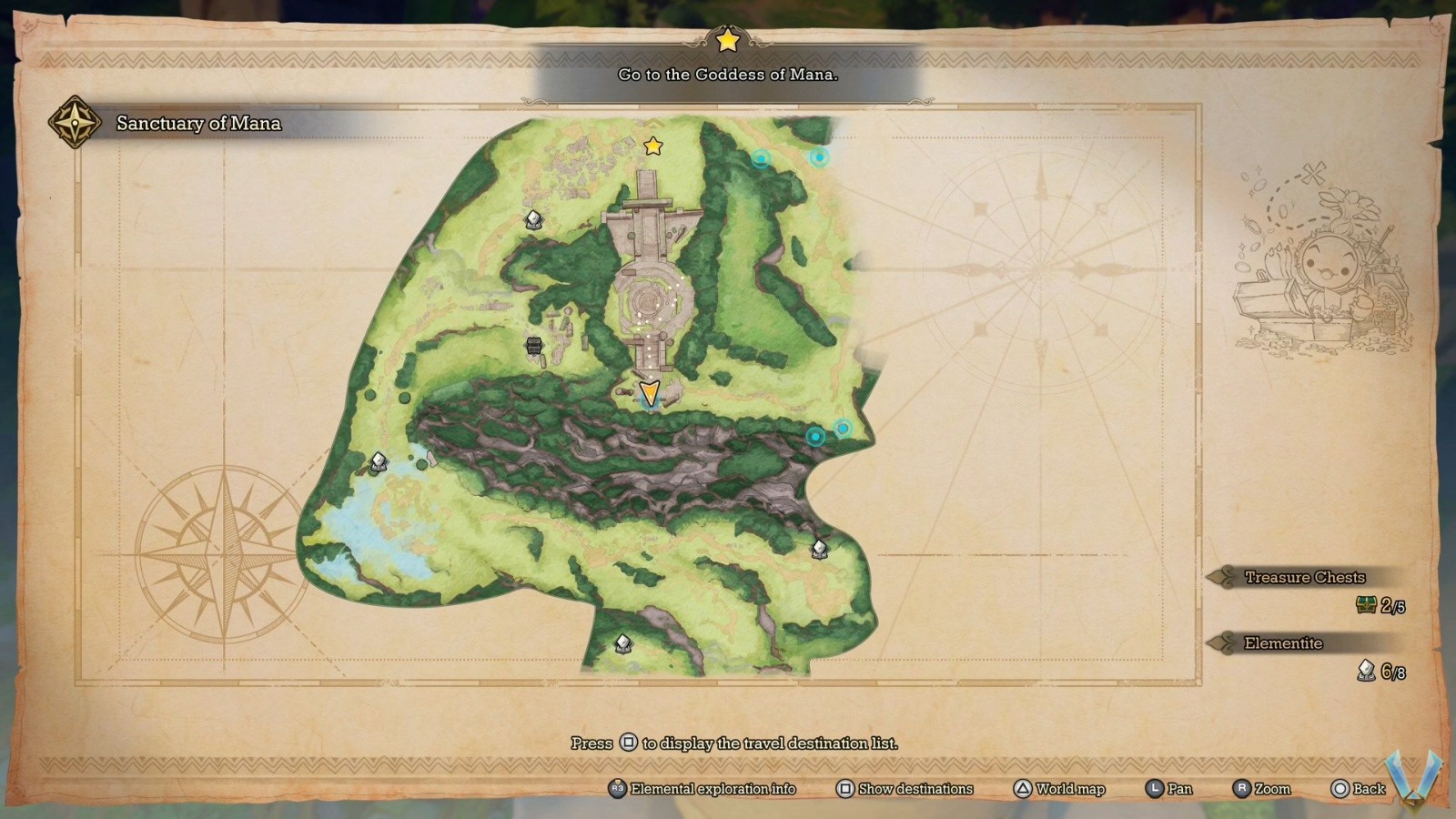This screenshot has width=1456, height=819.
Task: Select the Sanctuary of Mana compass icon
Action: (x=75, y=123)
